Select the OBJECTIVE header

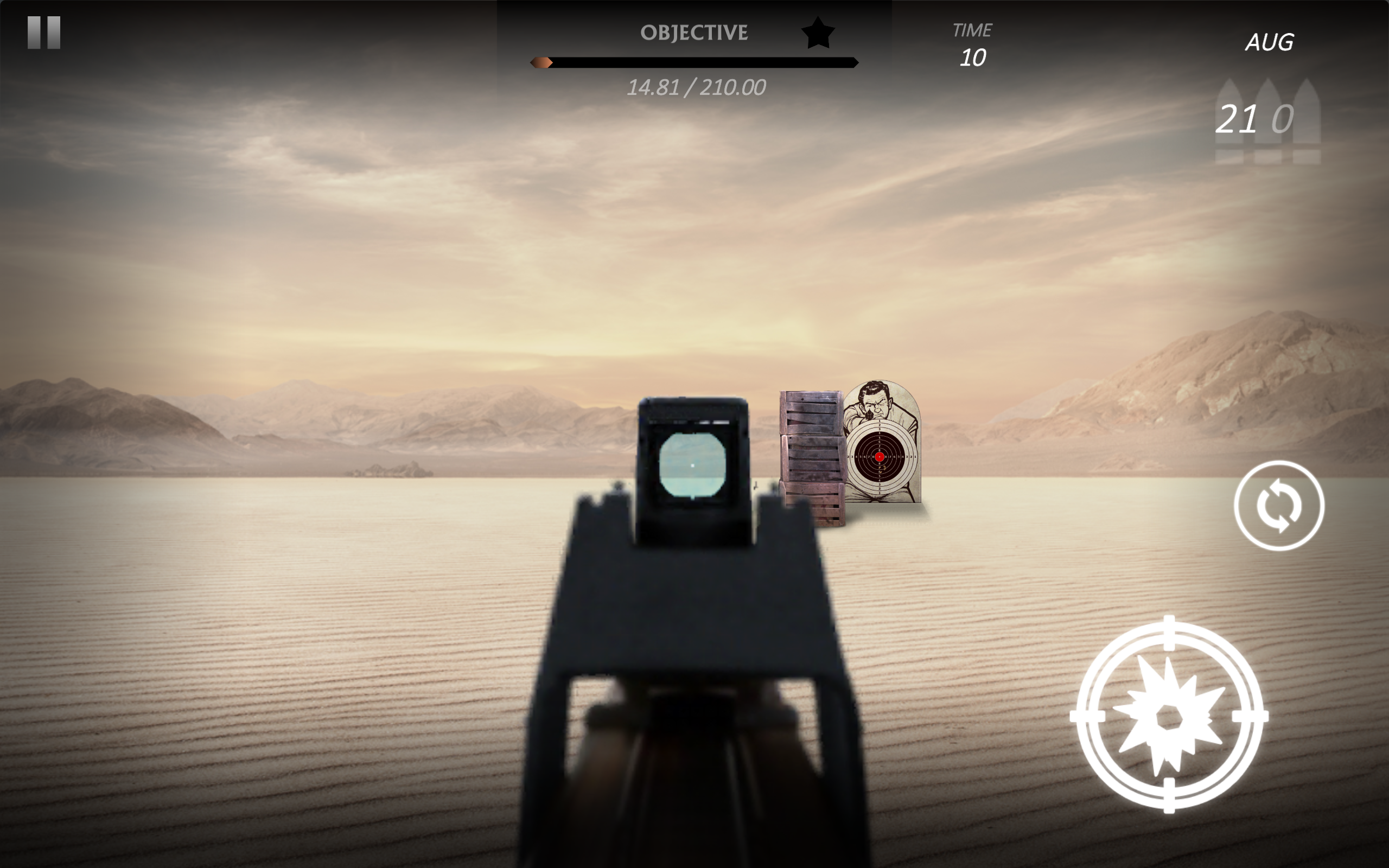pyautogui.click(x=694, y=31)
